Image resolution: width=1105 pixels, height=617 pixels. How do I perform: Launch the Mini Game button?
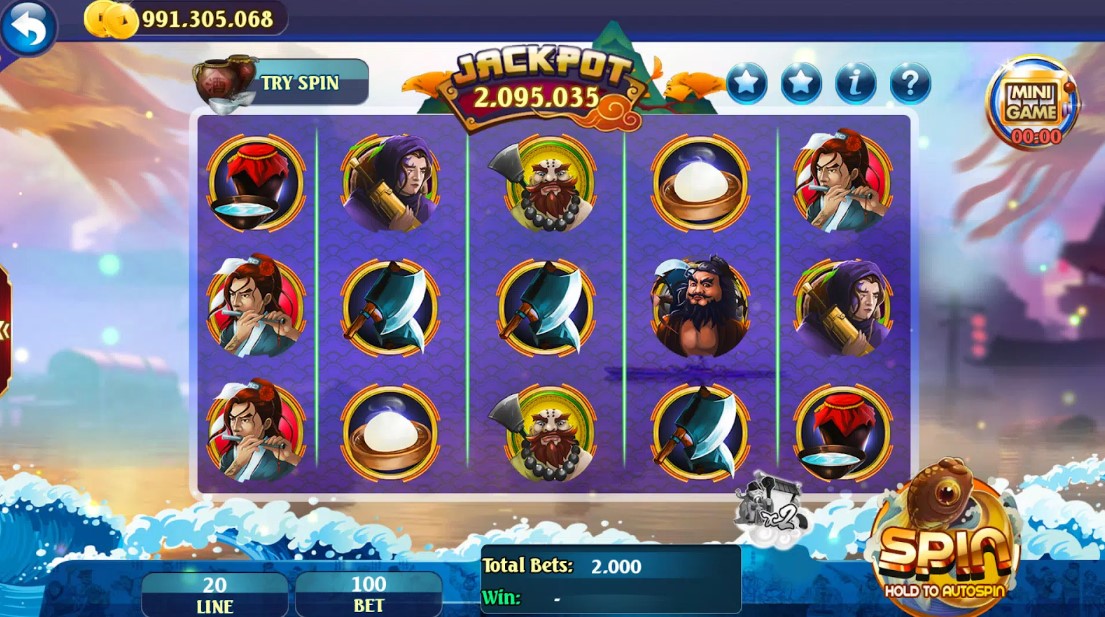point(1031,104)
